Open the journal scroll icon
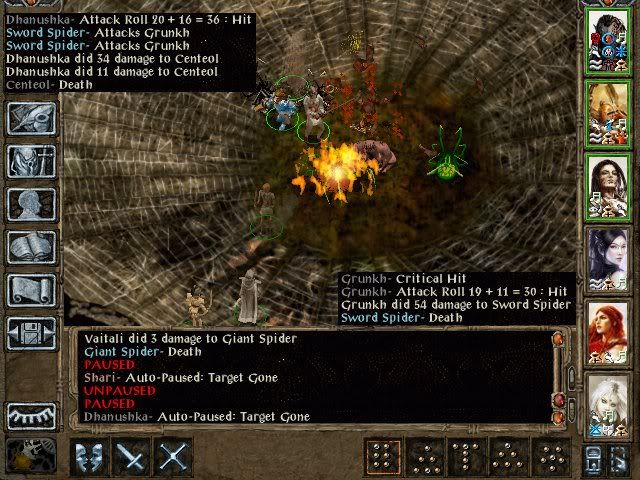 point(31,290)
